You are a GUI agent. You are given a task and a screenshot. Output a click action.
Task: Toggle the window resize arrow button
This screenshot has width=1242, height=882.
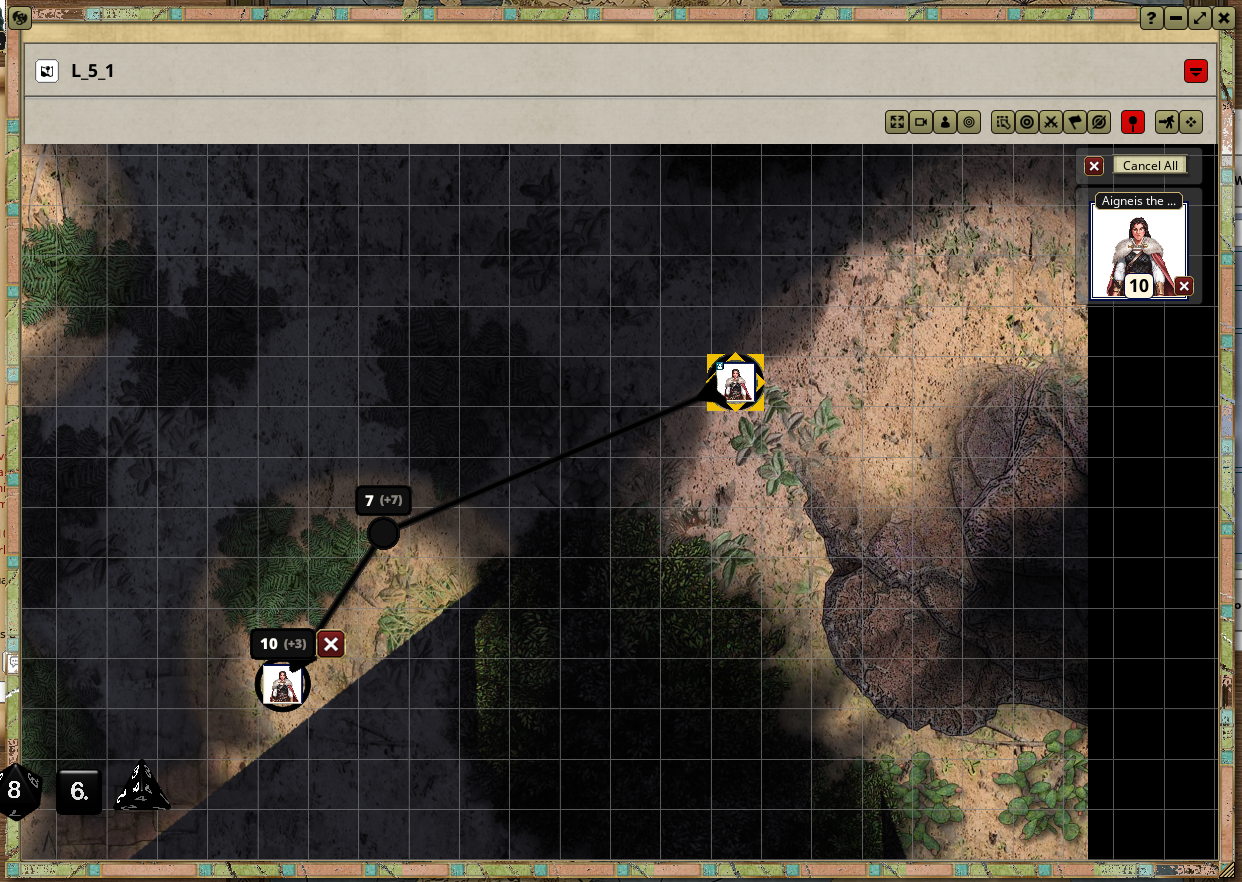click(1199, 18)
